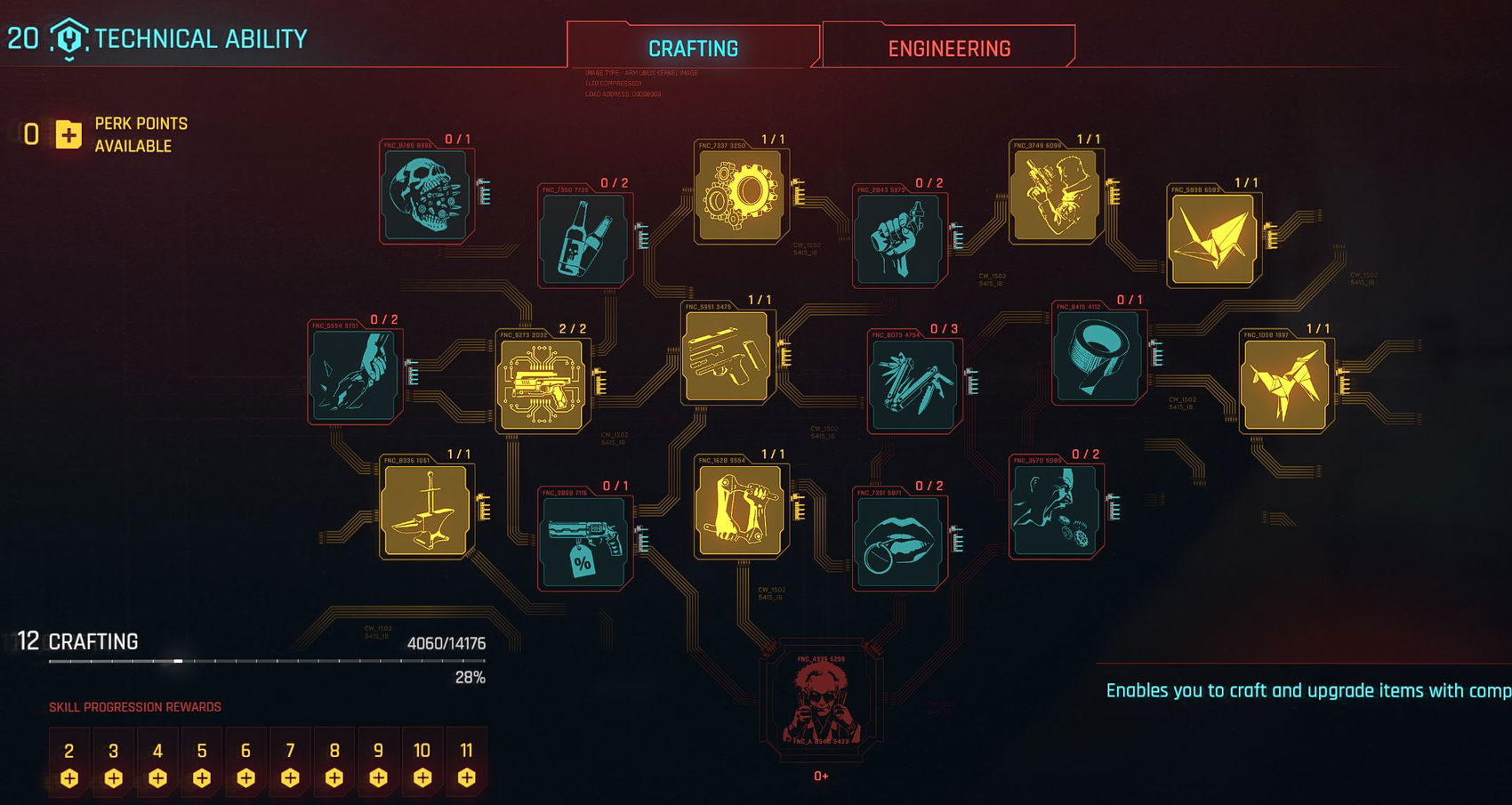1512x805 pixels.
Task: Pick the lips with coin perk
Action: pyautogui.click(x=899, y=543)
